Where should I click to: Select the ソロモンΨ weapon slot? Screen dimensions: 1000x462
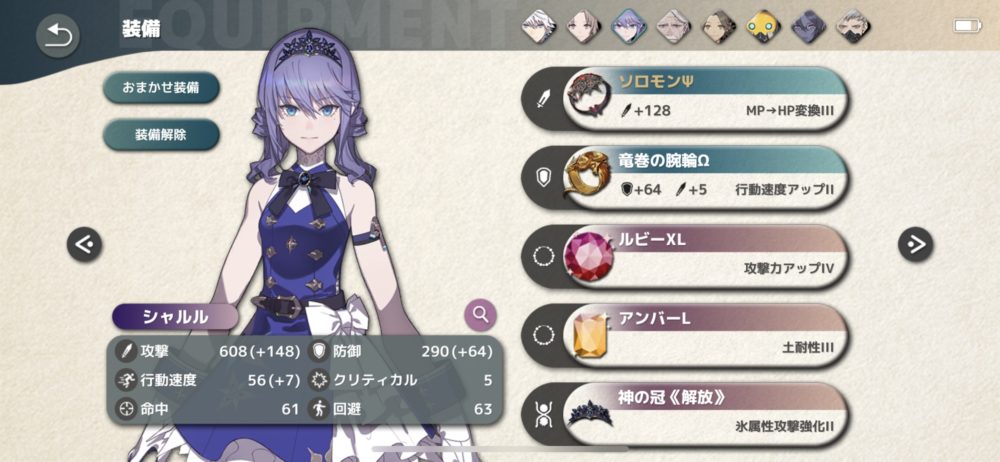point(700,100)
